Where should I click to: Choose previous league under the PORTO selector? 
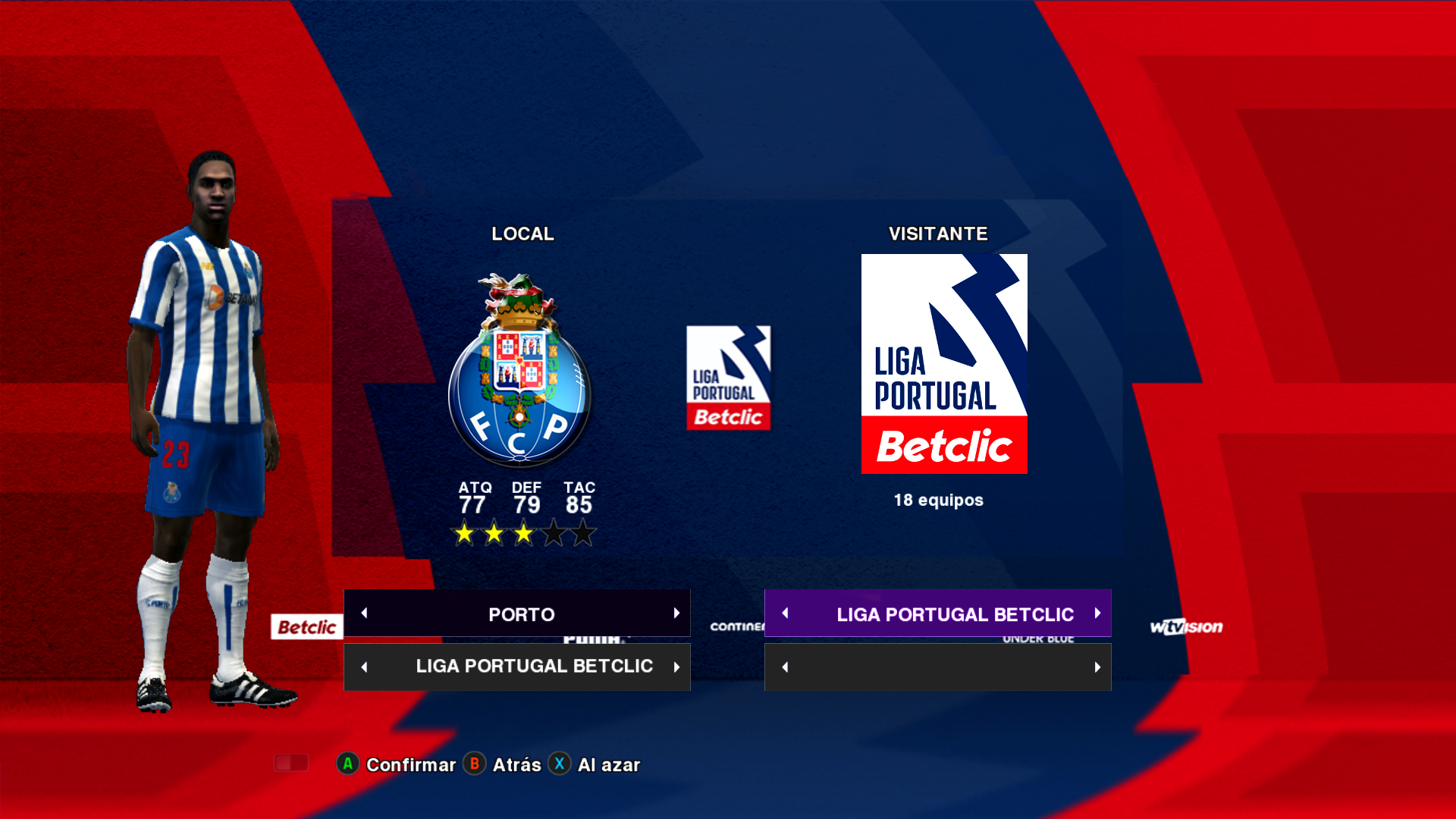[364, 667]
